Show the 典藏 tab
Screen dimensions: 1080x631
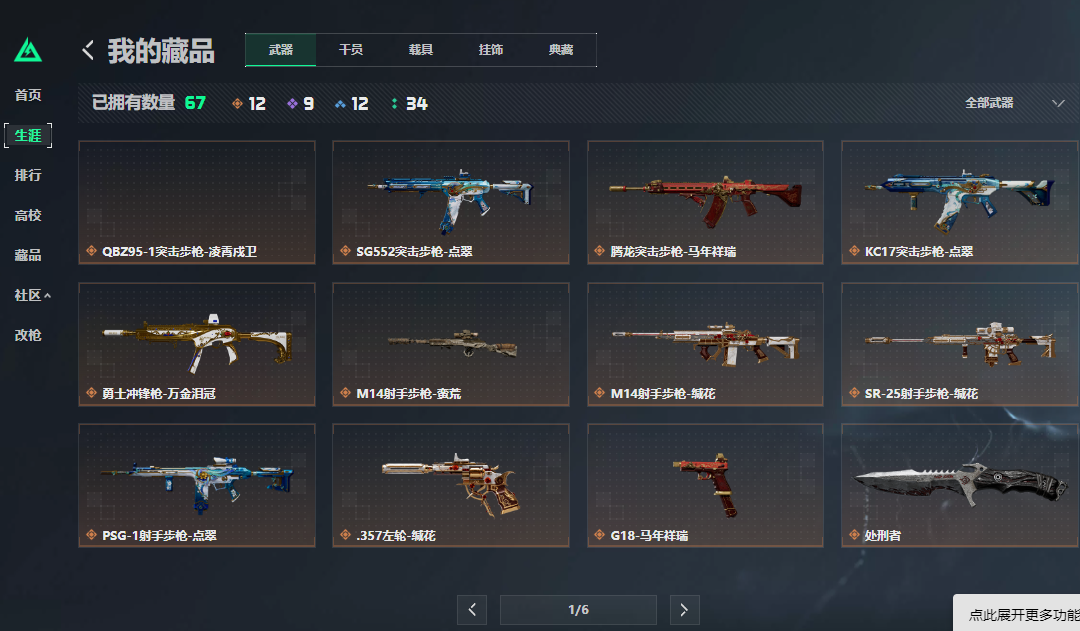pos(561,50)
